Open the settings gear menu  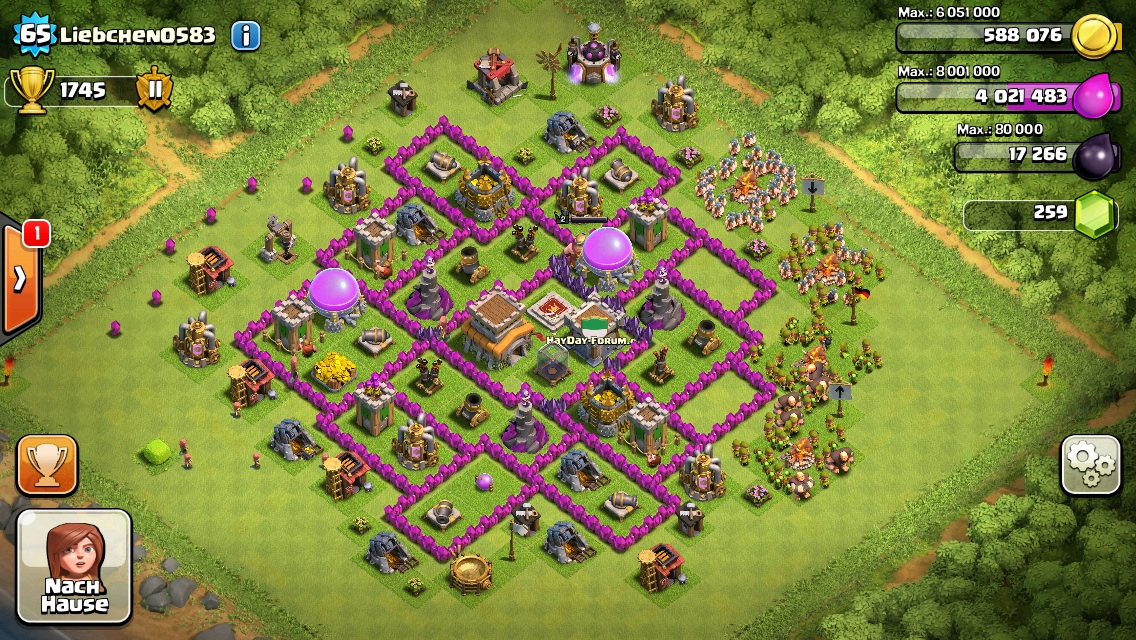coord(1090,464)
